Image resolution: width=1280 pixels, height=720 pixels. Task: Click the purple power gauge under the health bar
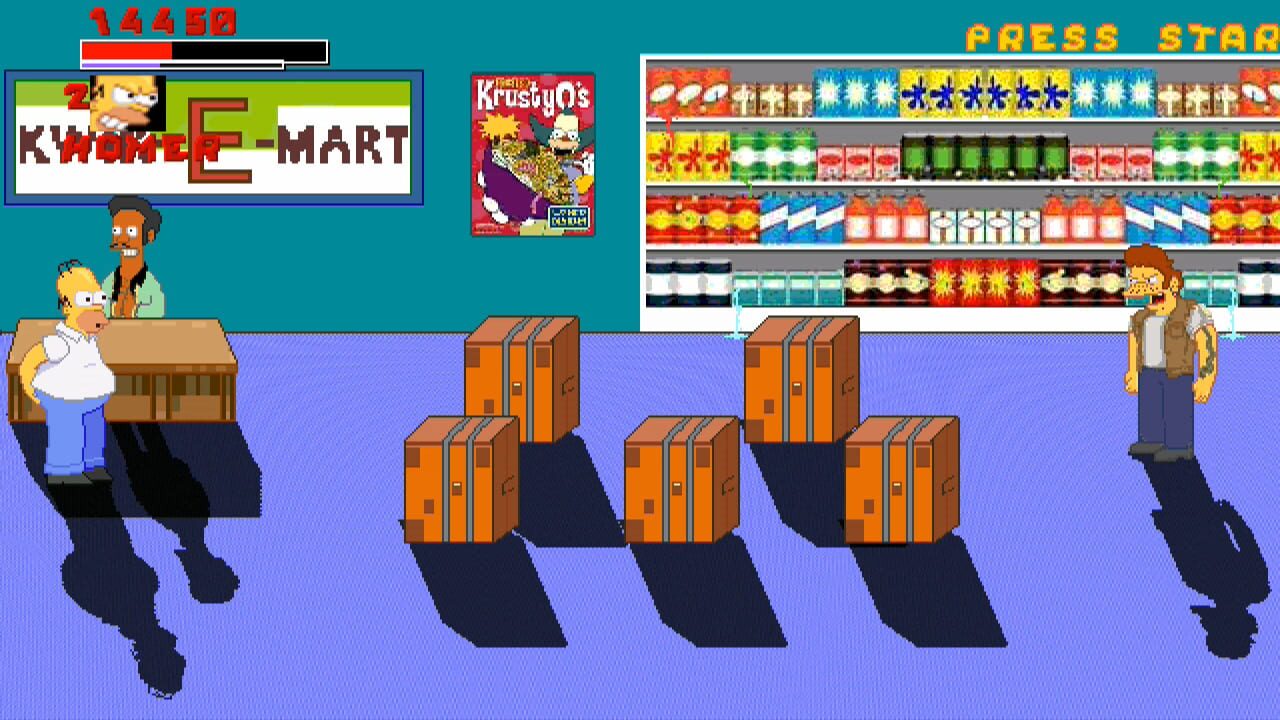coord(120,64)
